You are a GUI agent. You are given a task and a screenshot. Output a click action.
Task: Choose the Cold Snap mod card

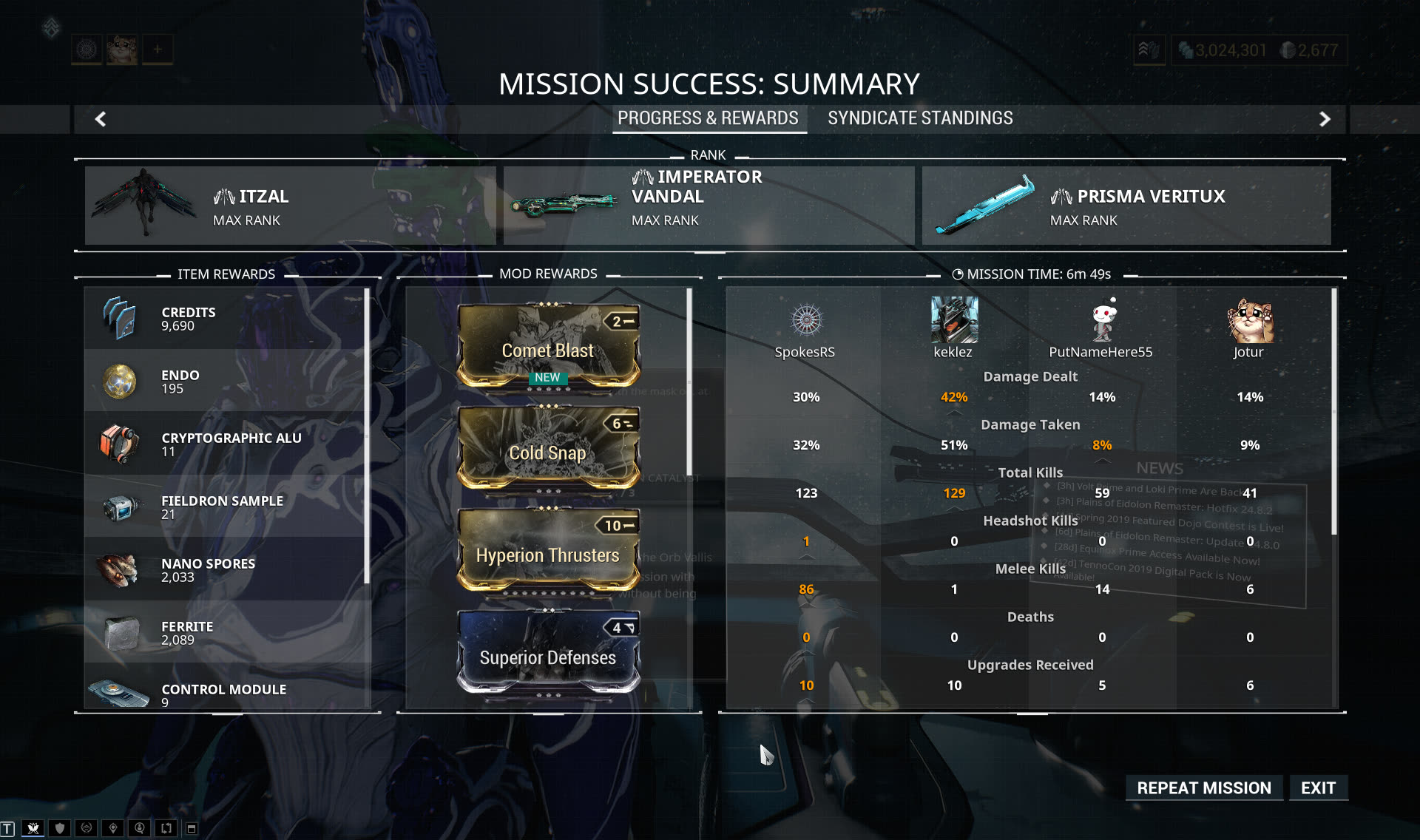tap(548, 448)
